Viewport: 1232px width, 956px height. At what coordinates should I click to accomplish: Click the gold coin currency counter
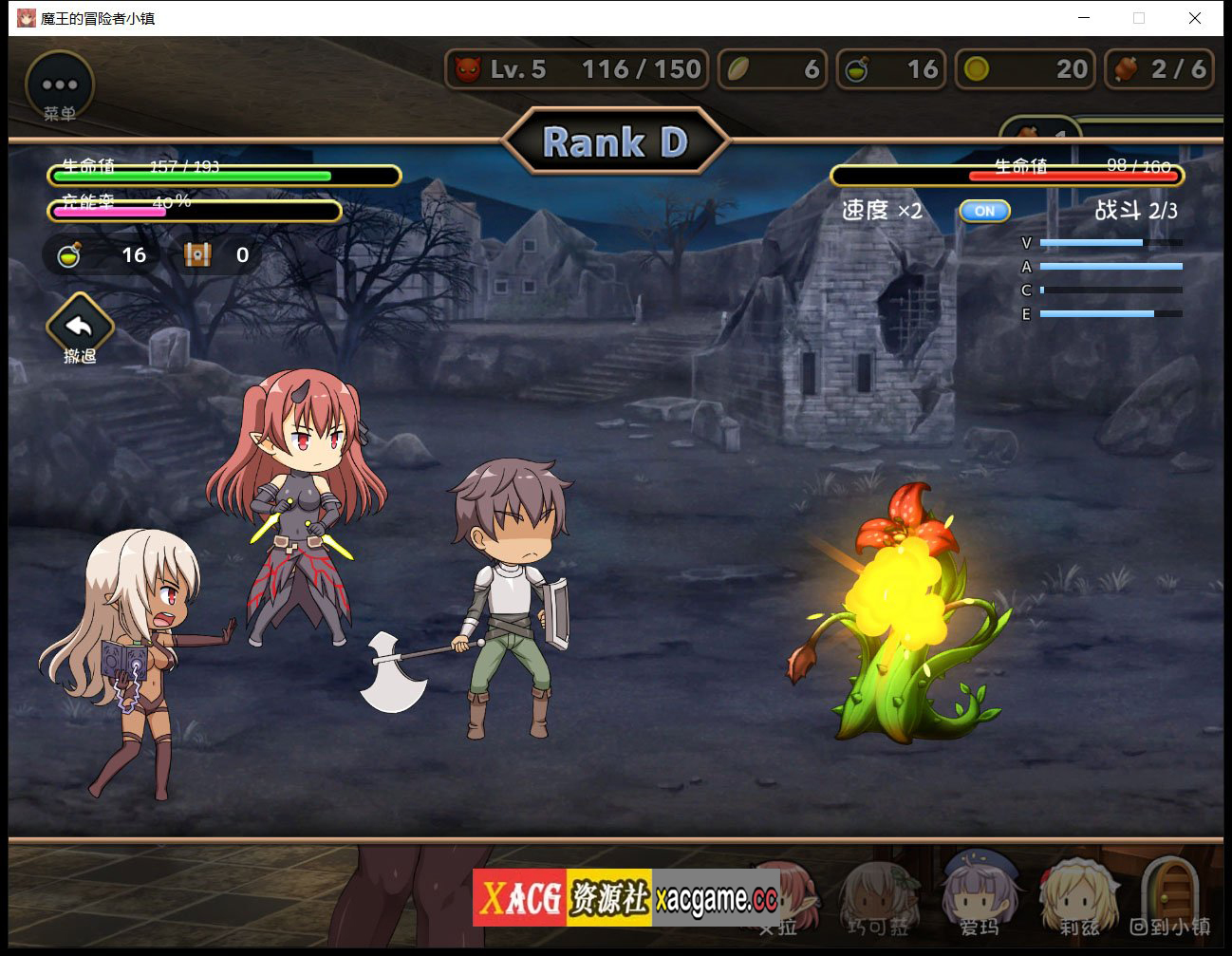1025,69
